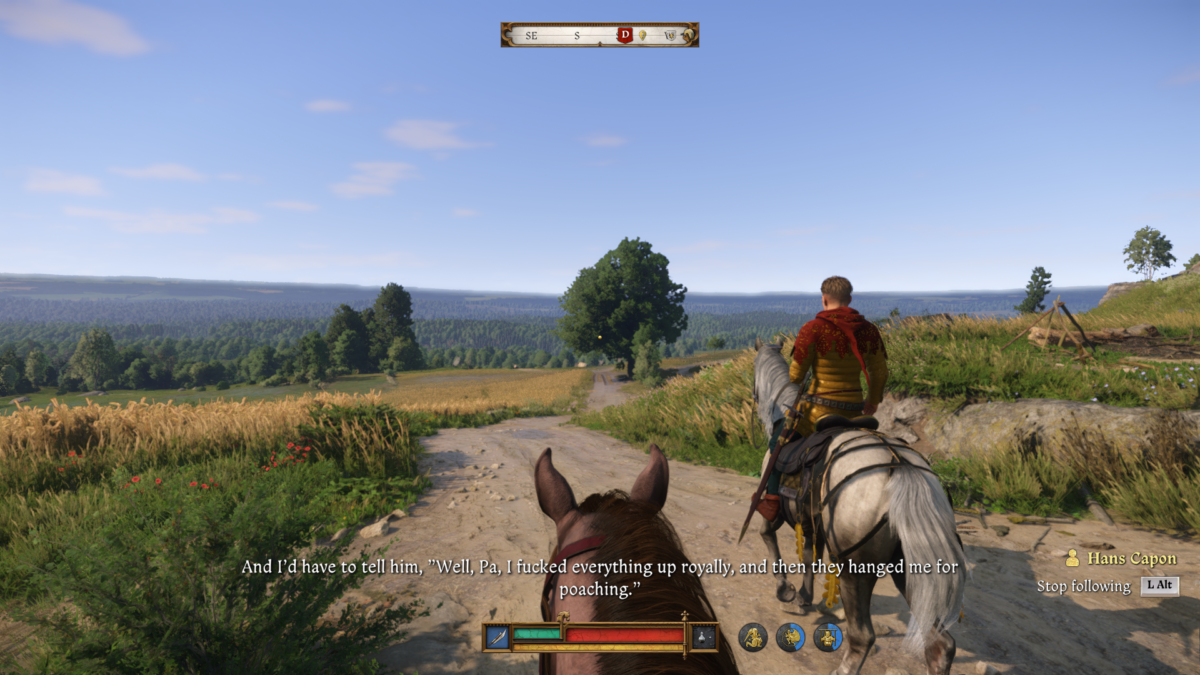
Task: Select the equipped weapon slot icon
Action: pyautogui.click(x=497, y=636)
